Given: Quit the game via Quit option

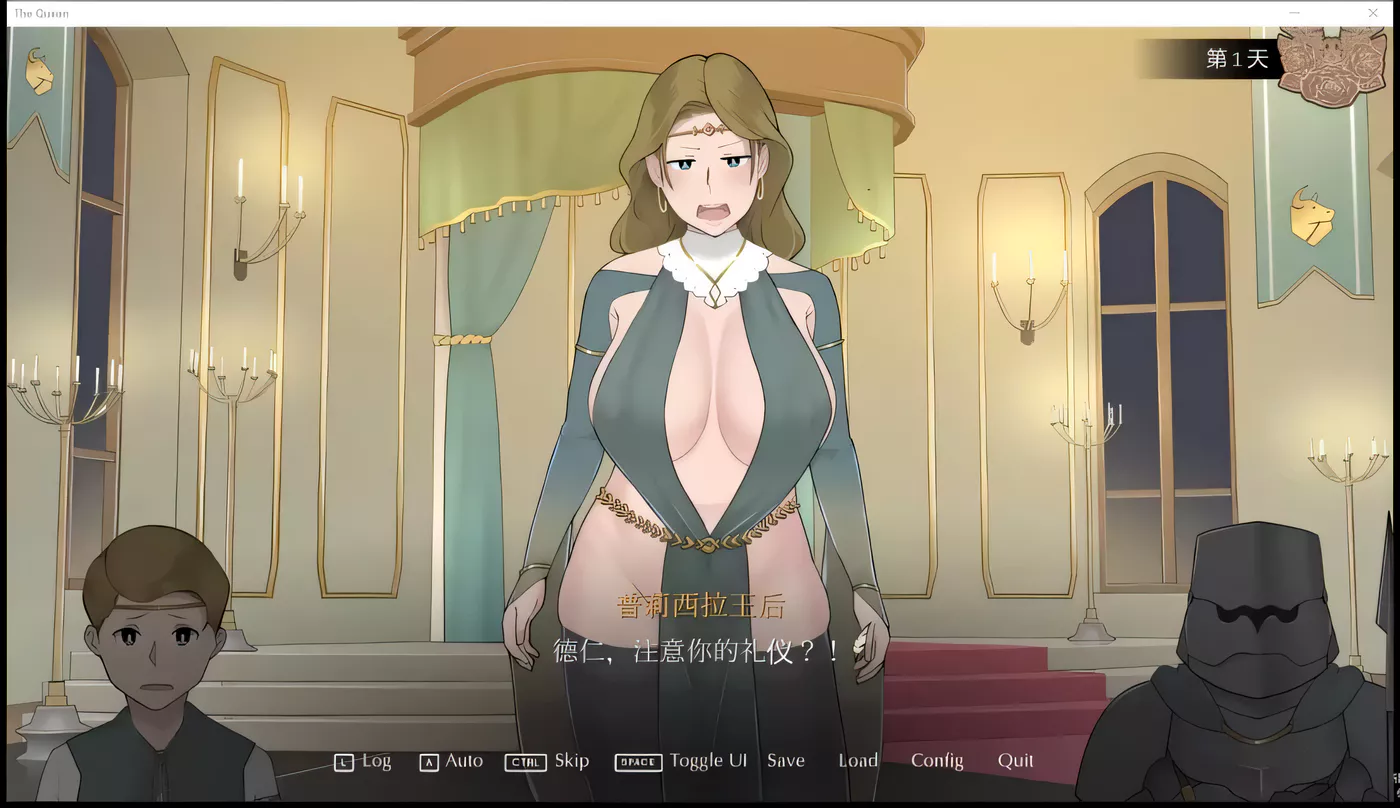Looking at the screenshot, I should [x=1016, y=761].
